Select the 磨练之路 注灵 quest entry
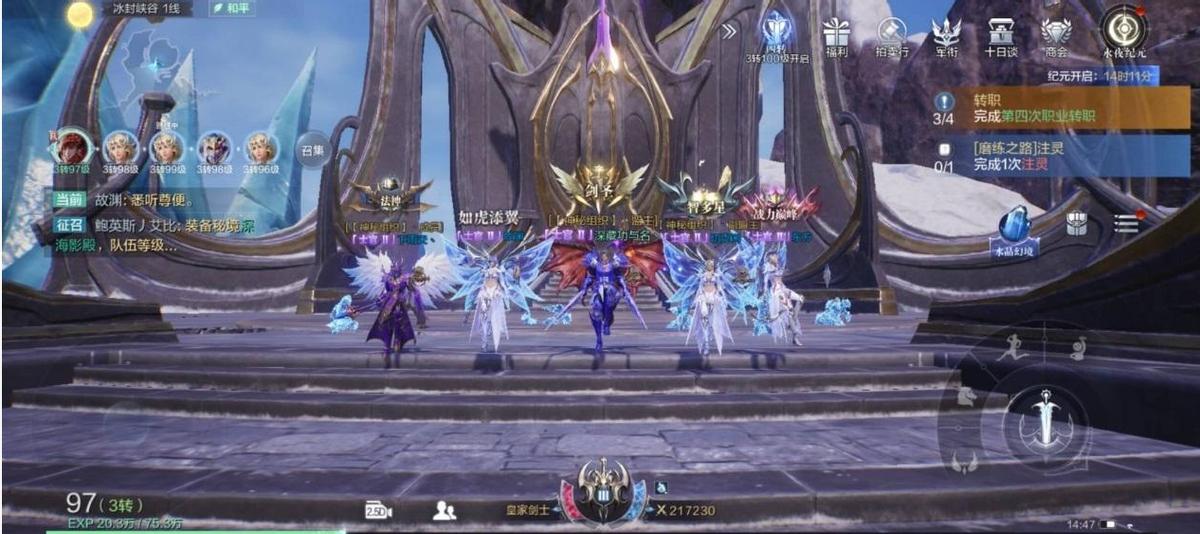The image size is (1200, 534). 1060,156
